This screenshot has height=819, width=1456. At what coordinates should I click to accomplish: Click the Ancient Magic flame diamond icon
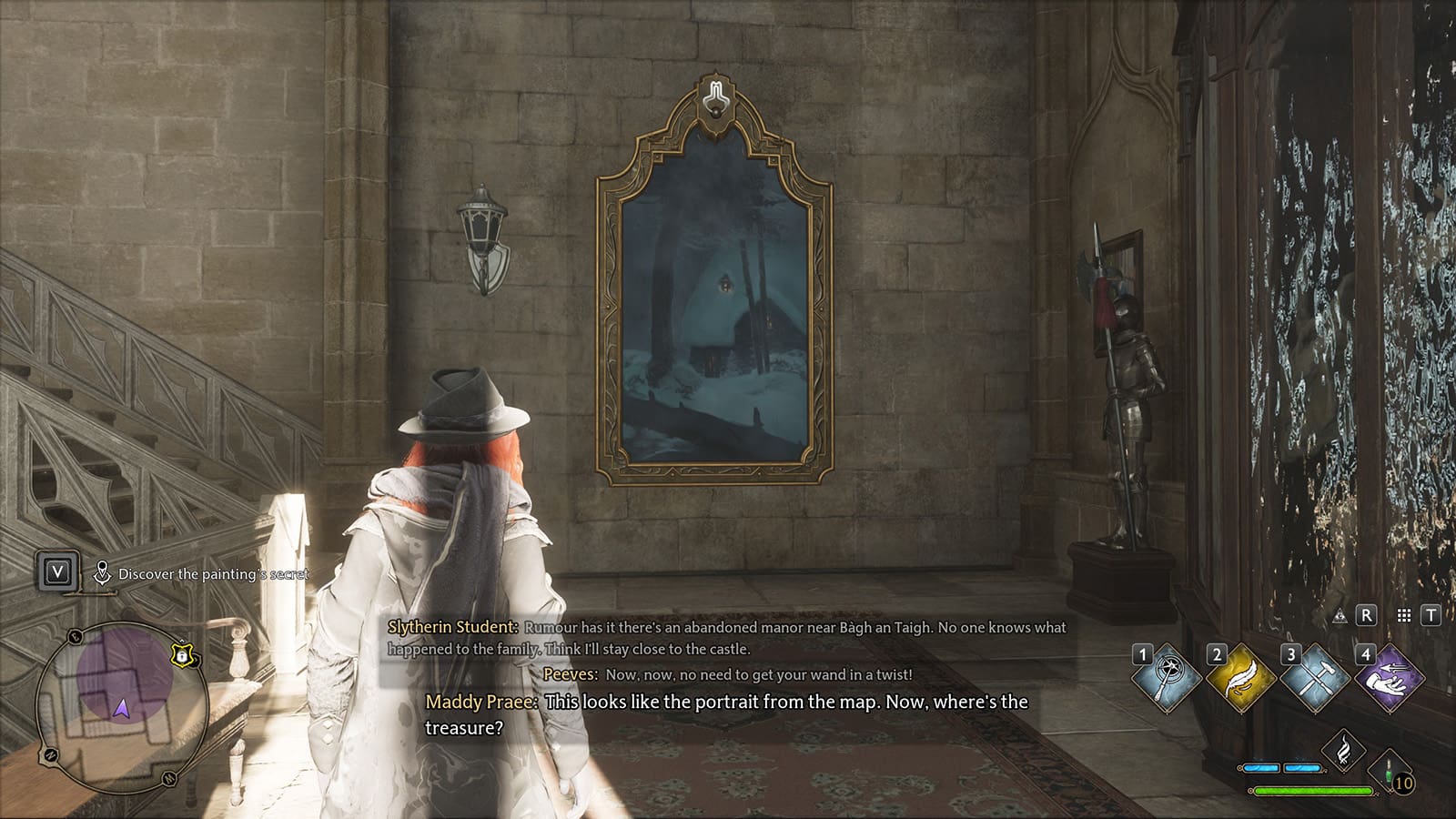coord(1344,748)
